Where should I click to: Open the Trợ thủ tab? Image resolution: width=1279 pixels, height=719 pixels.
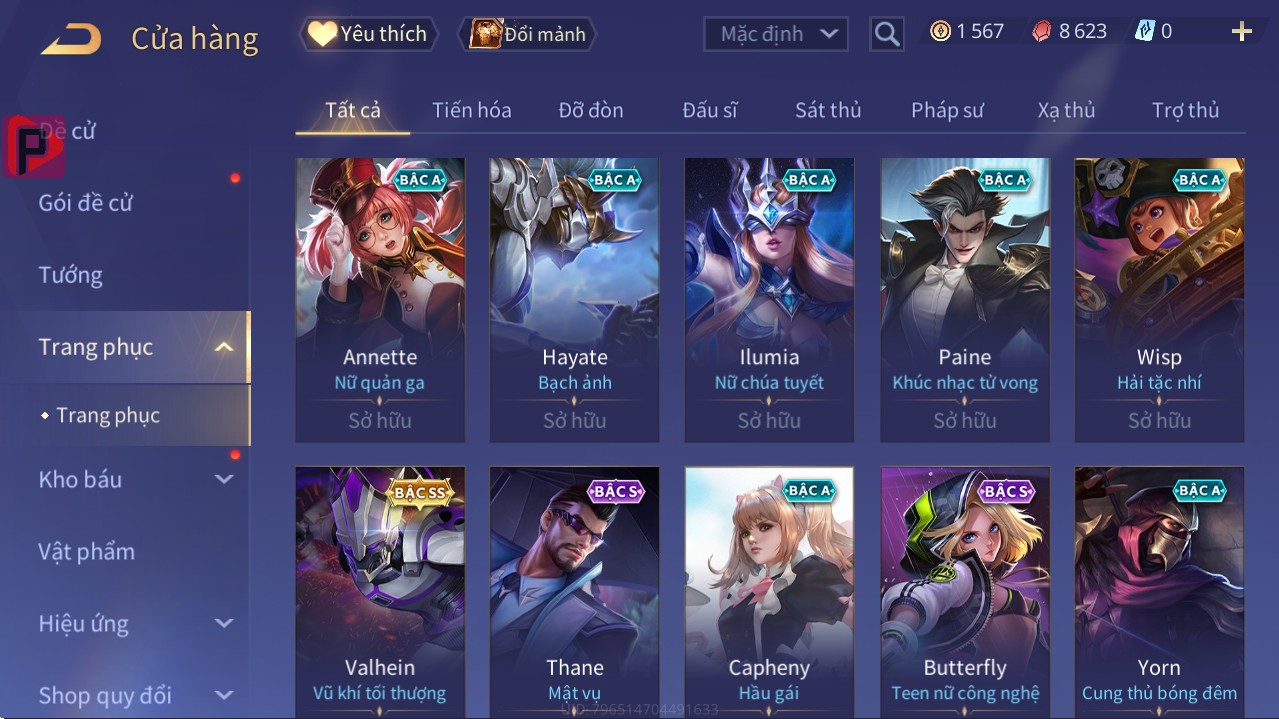click(x=1185, y=110)
